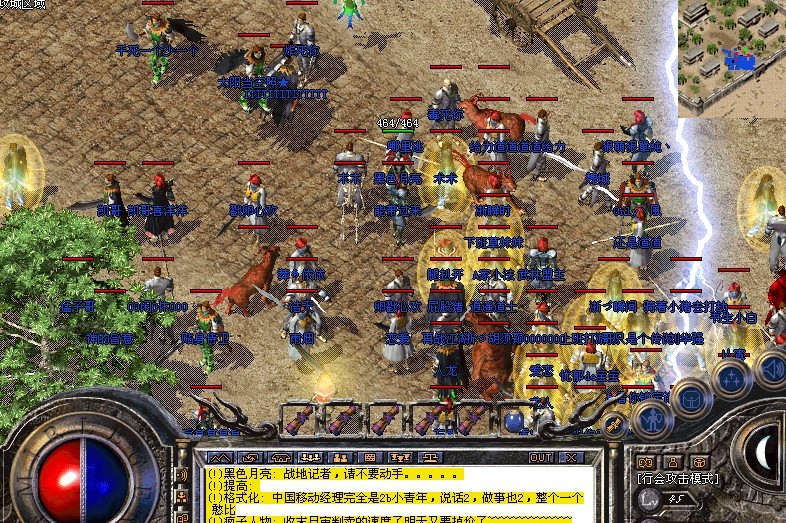Open the group members chat toolbar button

tap(309, 457)
